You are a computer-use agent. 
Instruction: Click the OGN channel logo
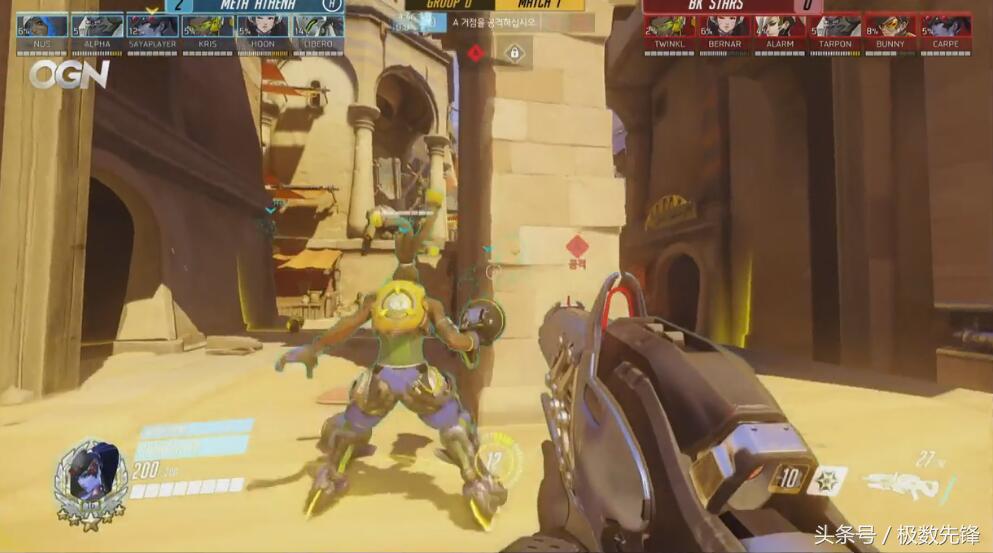(x=68, y=74)
